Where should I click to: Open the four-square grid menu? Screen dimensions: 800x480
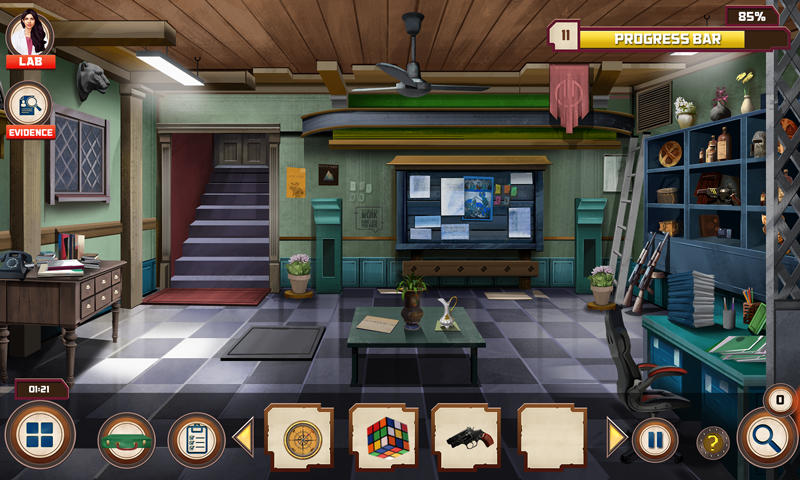tap(40, 437)
